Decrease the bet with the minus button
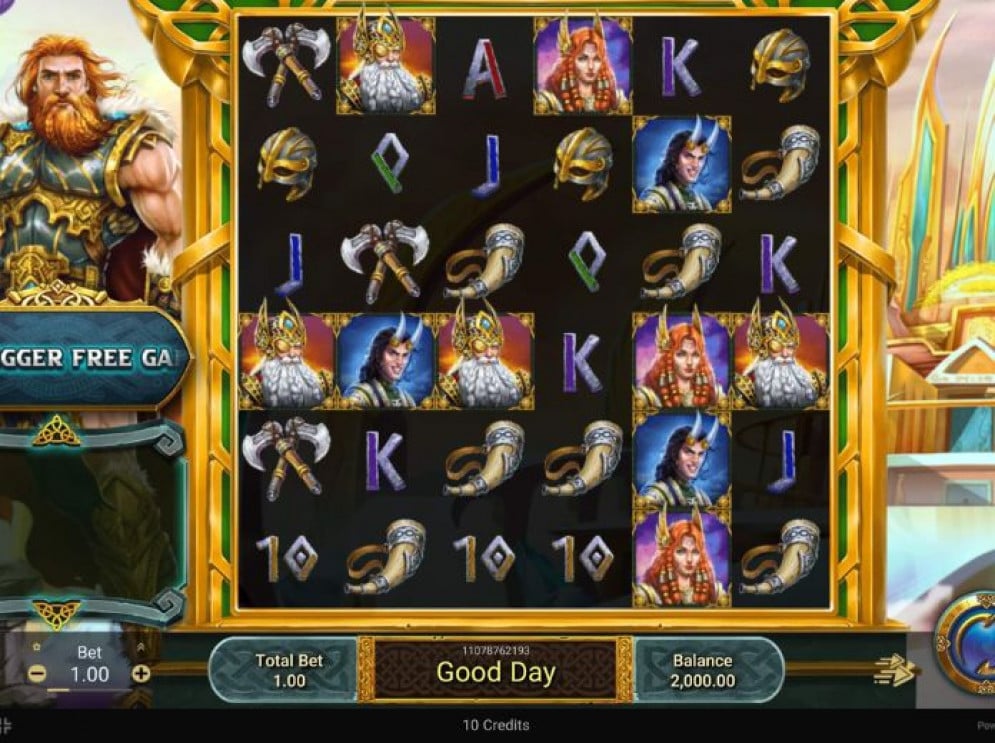 [37, 673]
